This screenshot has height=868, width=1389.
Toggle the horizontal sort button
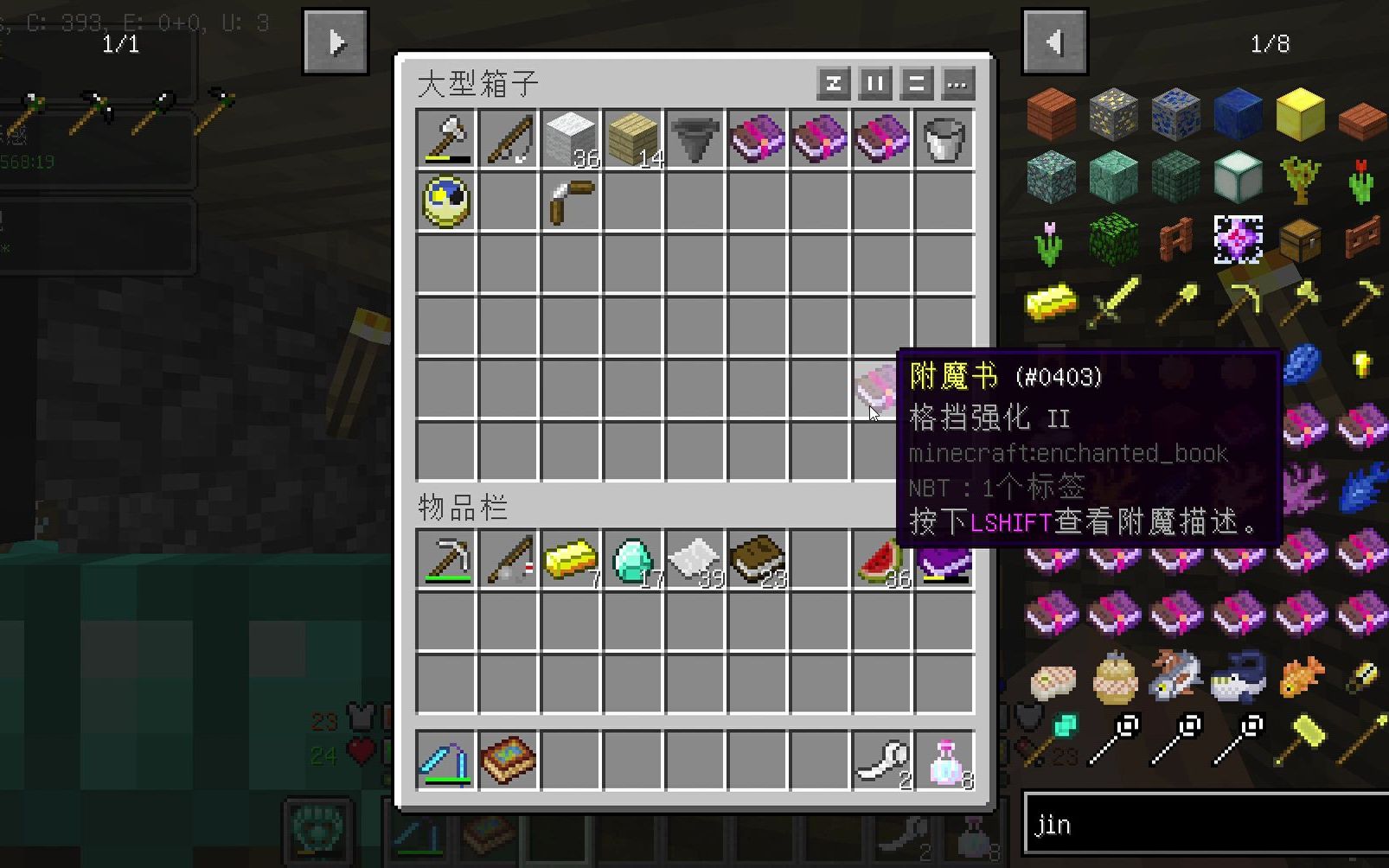(x=915, y=85)
